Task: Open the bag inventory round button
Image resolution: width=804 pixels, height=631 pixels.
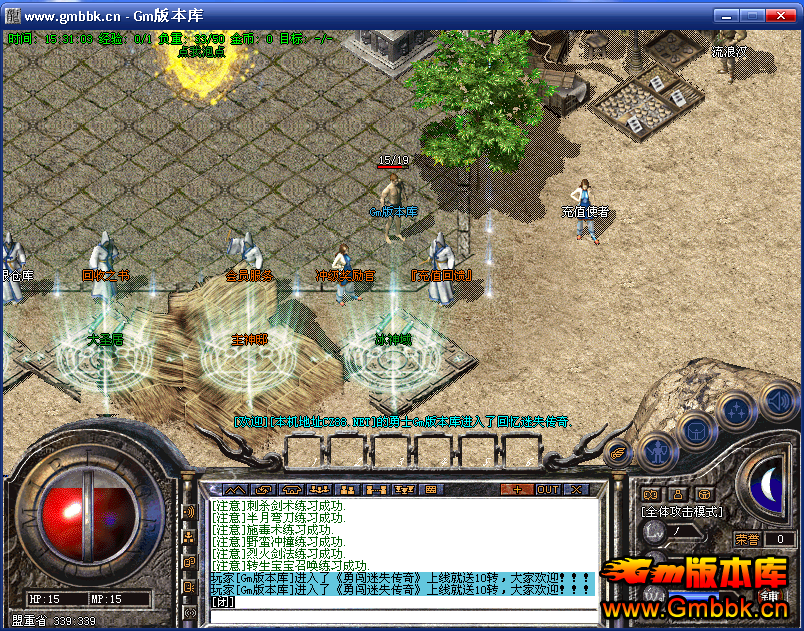Action: tap(696, 431)
